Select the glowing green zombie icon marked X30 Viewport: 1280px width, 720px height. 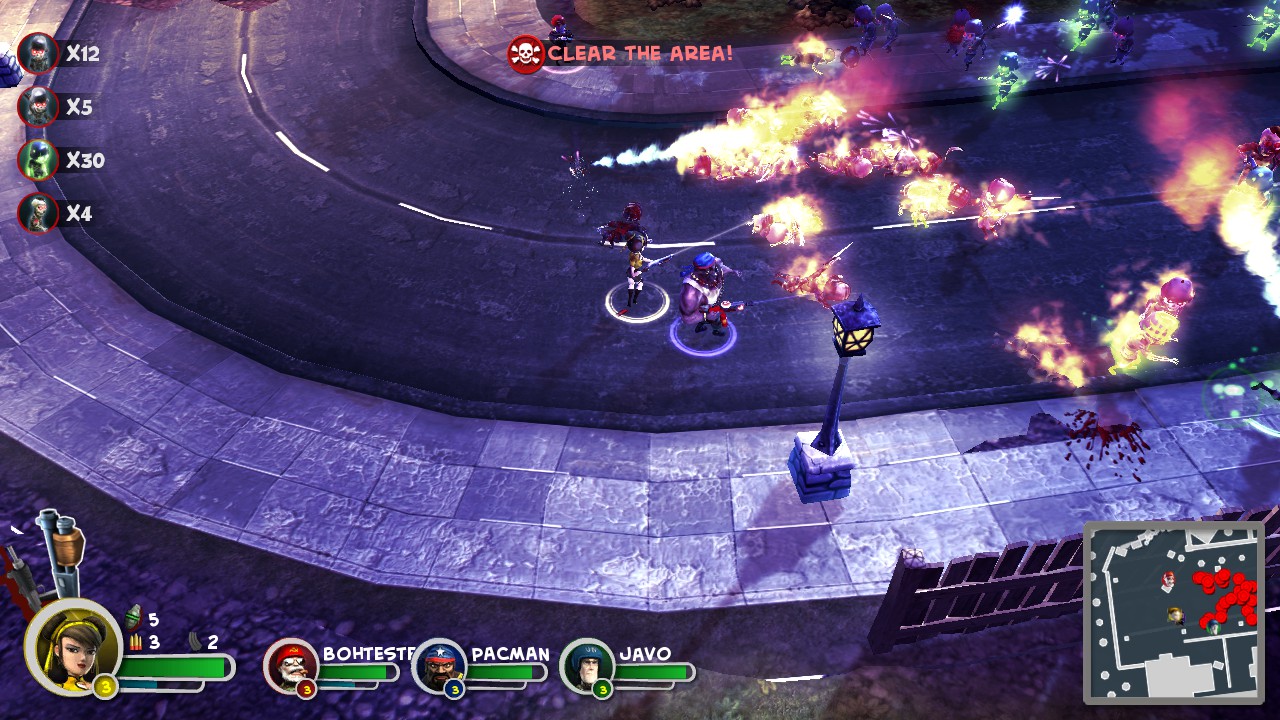click(x=38, y=160)
